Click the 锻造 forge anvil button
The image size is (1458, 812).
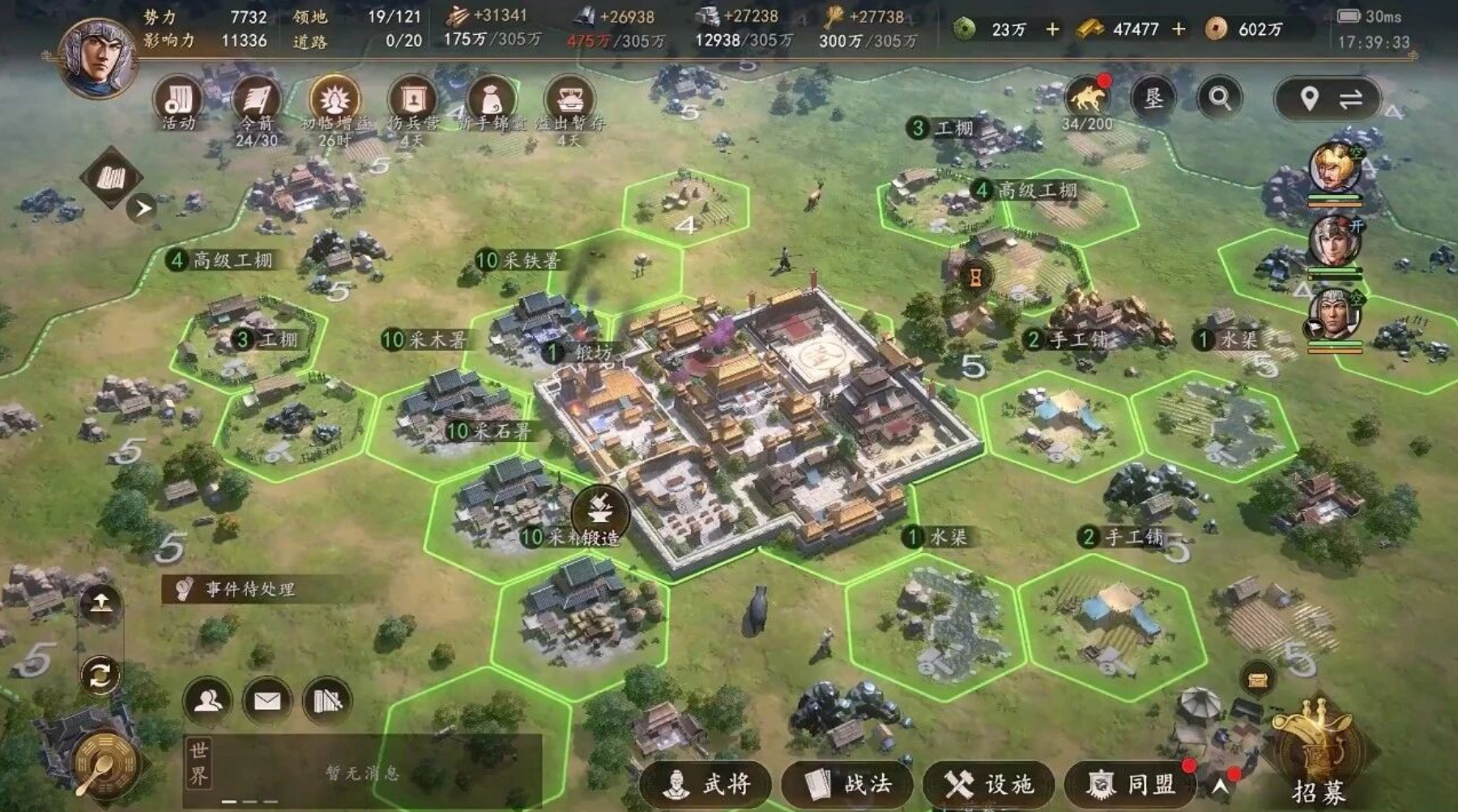[600, 513]
